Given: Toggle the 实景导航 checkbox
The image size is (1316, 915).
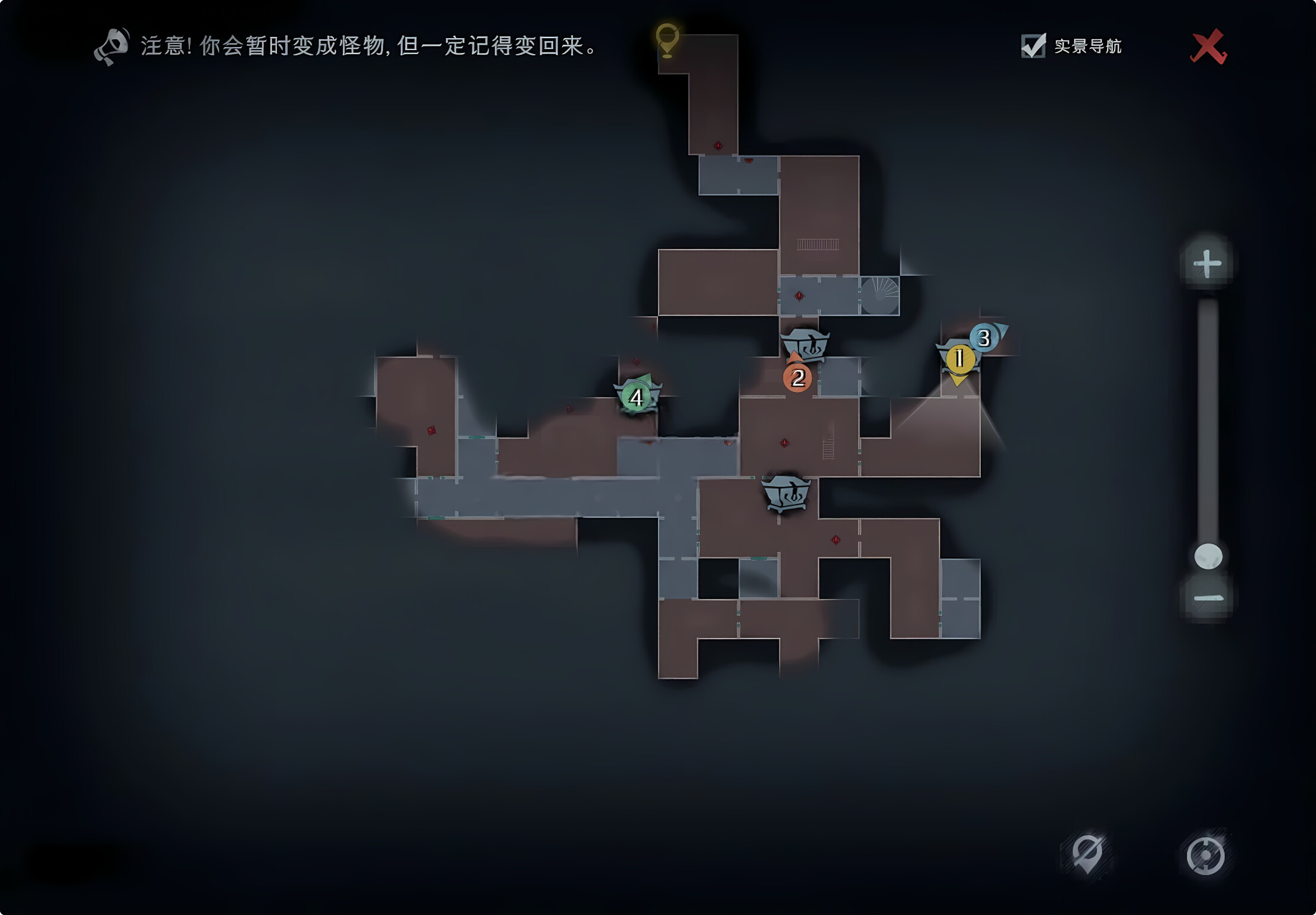Looking at the screenshot, I should 1033,46.
